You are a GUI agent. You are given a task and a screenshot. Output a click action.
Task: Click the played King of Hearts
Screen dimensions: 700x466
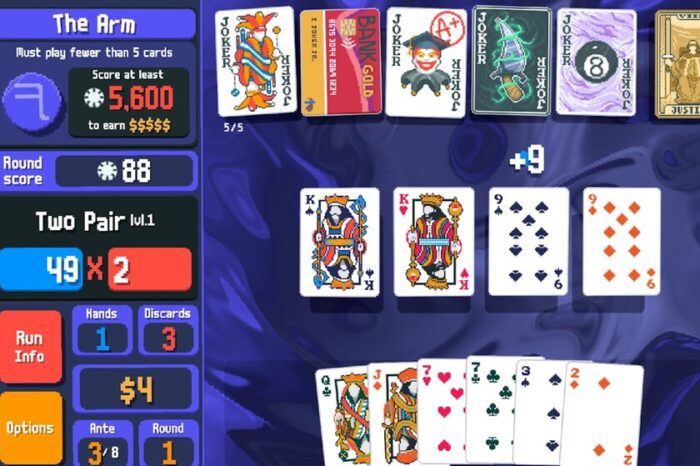(434, 242)
